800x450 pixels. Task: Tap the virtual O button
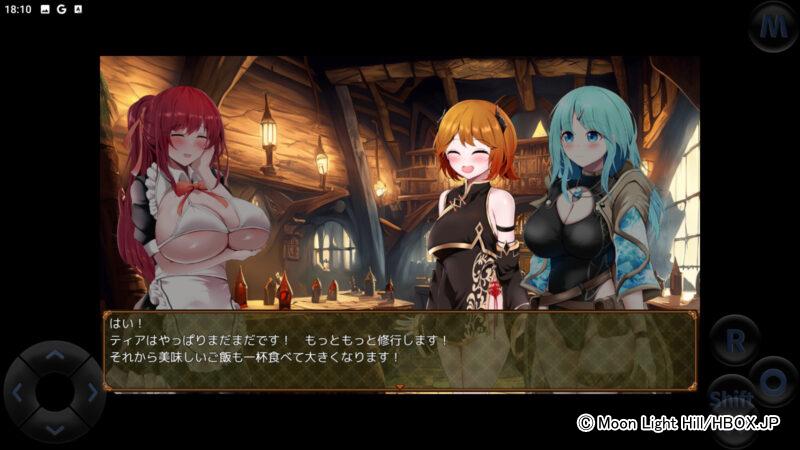pyautogui.click(x=773, y=380)
